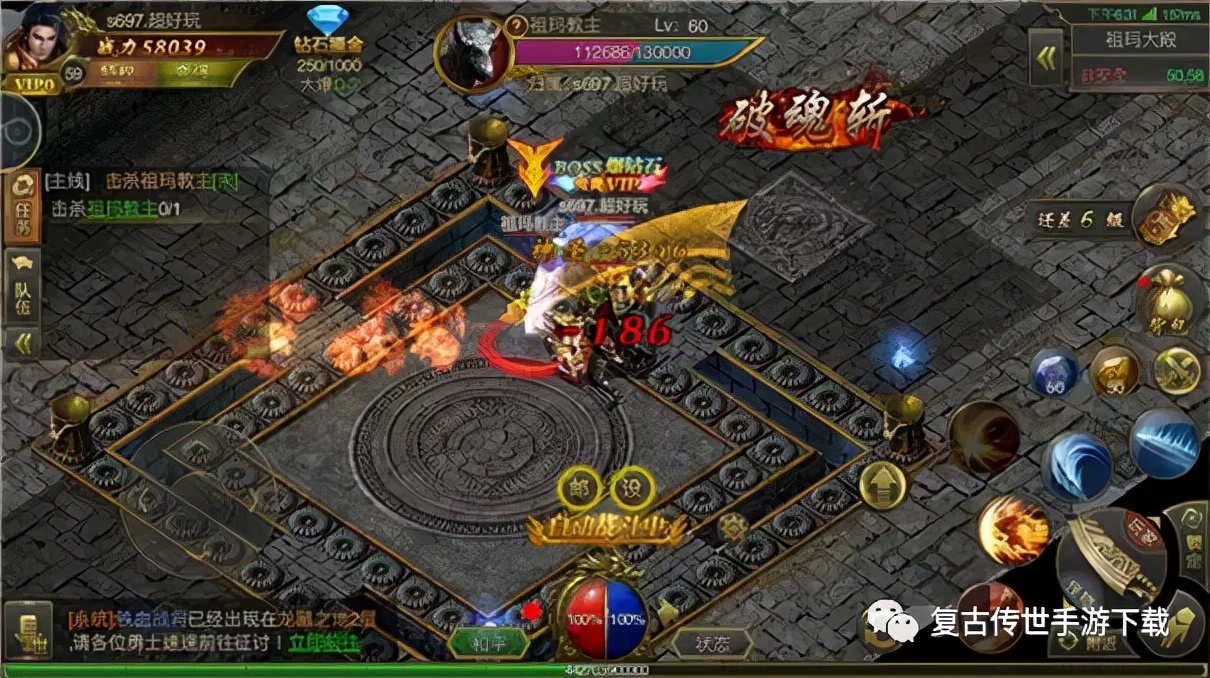The height and width of the screenshot is (678, 1210).
Task: Click the green quest target link 祖玛教主
Action: click(122, 209)
